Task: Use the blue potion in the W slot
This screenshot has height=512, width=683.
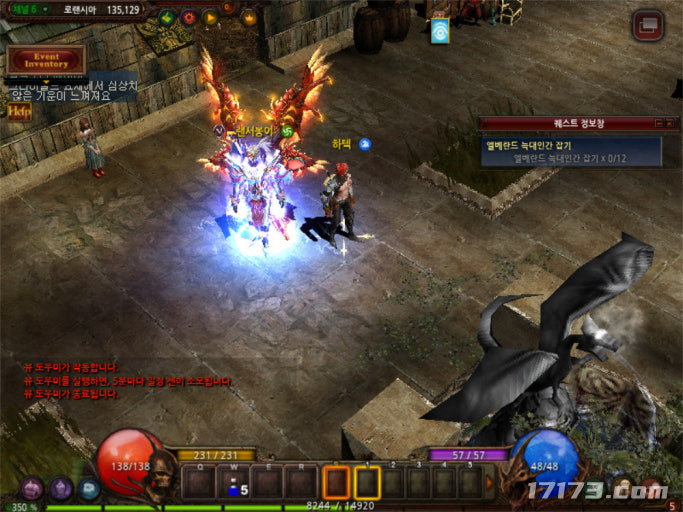Action: 233,484
